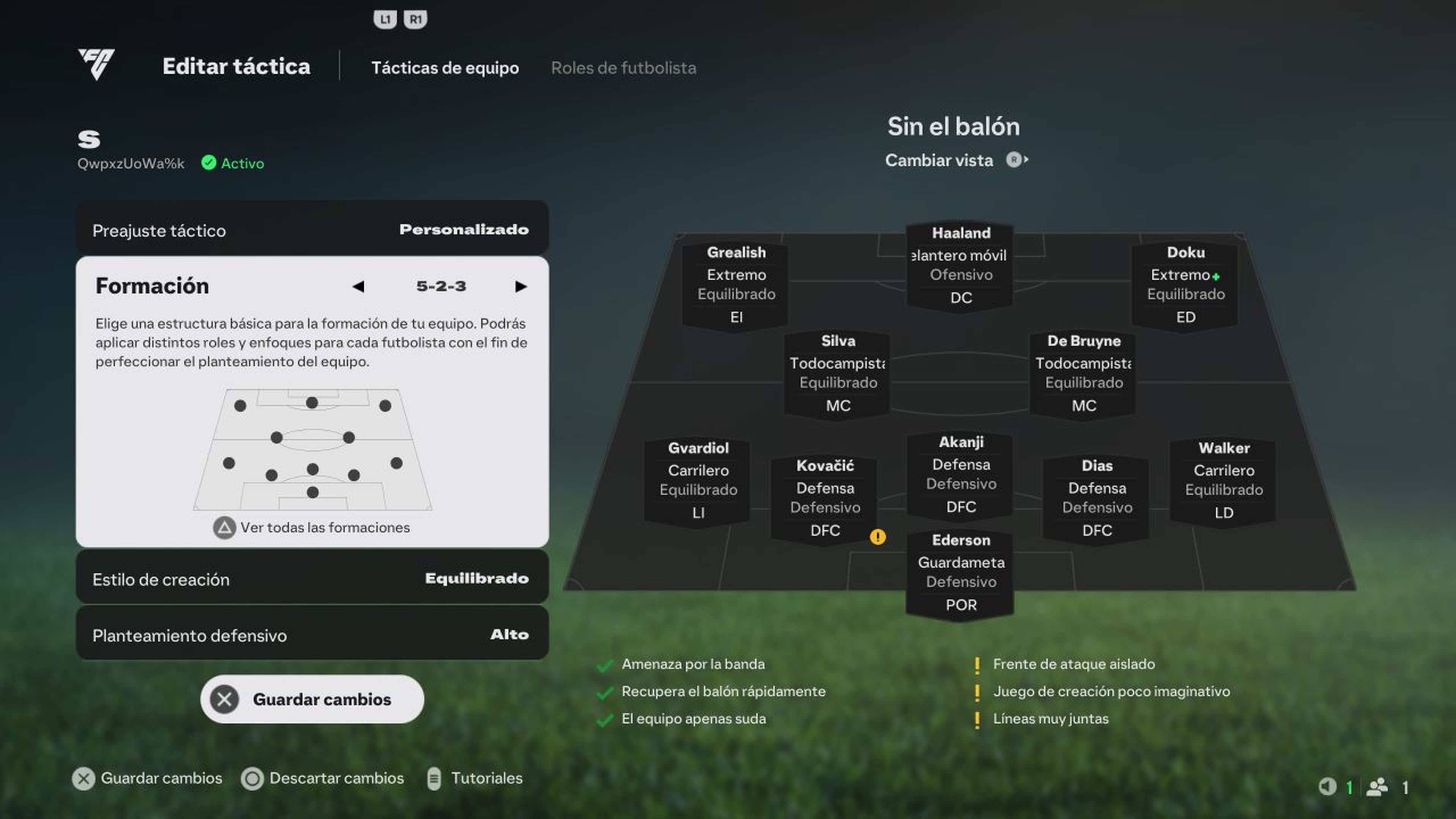The height and width of the screenshot is (819, 1456).
Task: Click the players counter icon bottom right
Action: pos(1377,786)
